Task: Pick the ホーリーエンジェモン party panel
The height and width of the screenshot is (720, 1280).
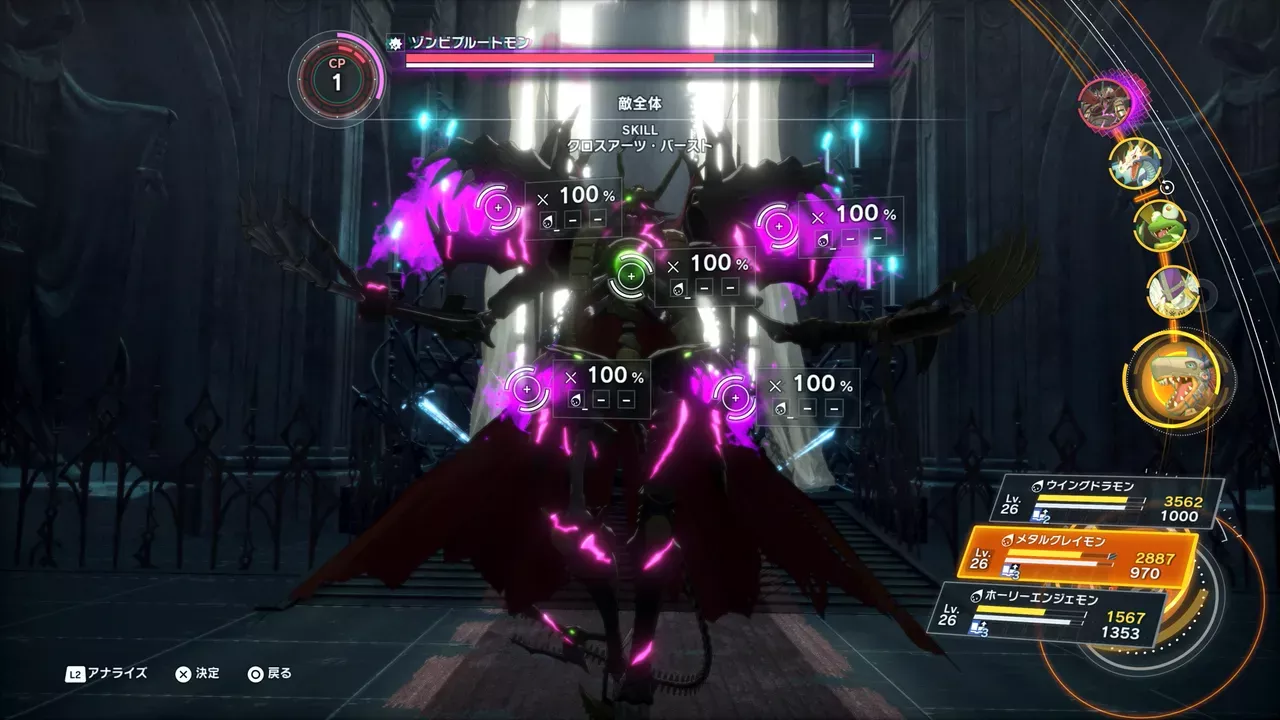Action: coord(1050,613)
